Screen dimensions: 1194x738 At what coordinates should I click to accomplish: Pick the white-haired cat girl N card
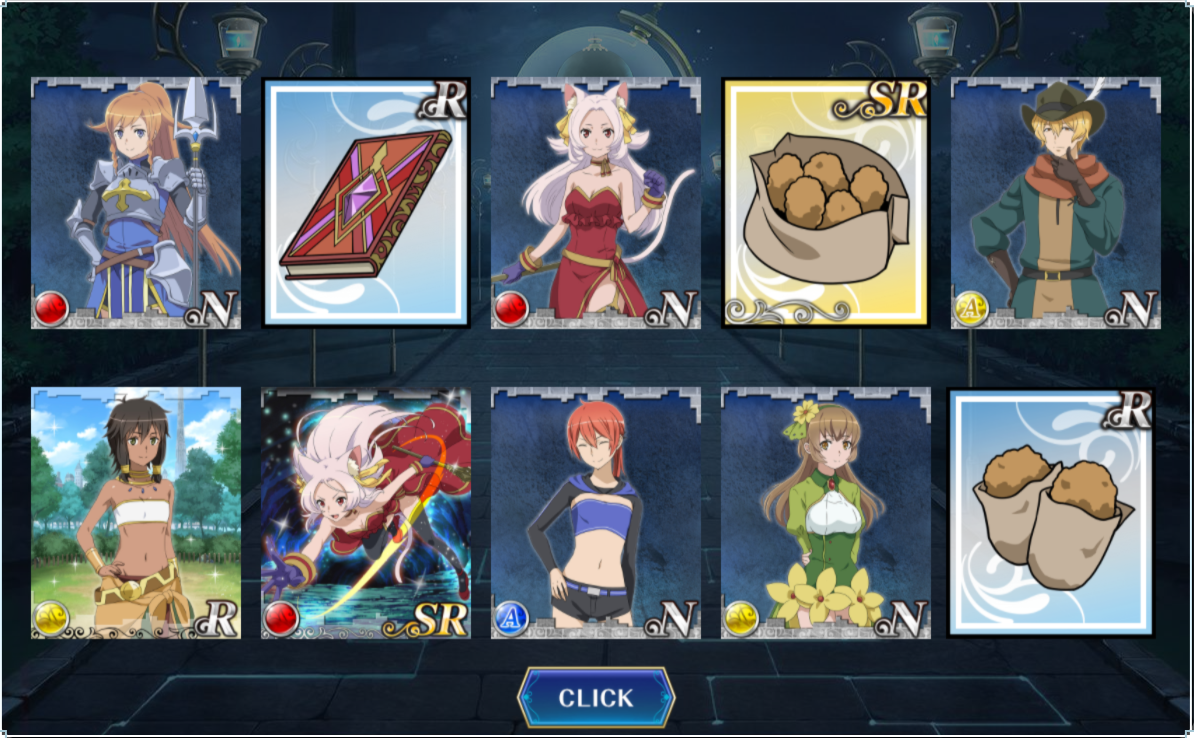point(596,203)
